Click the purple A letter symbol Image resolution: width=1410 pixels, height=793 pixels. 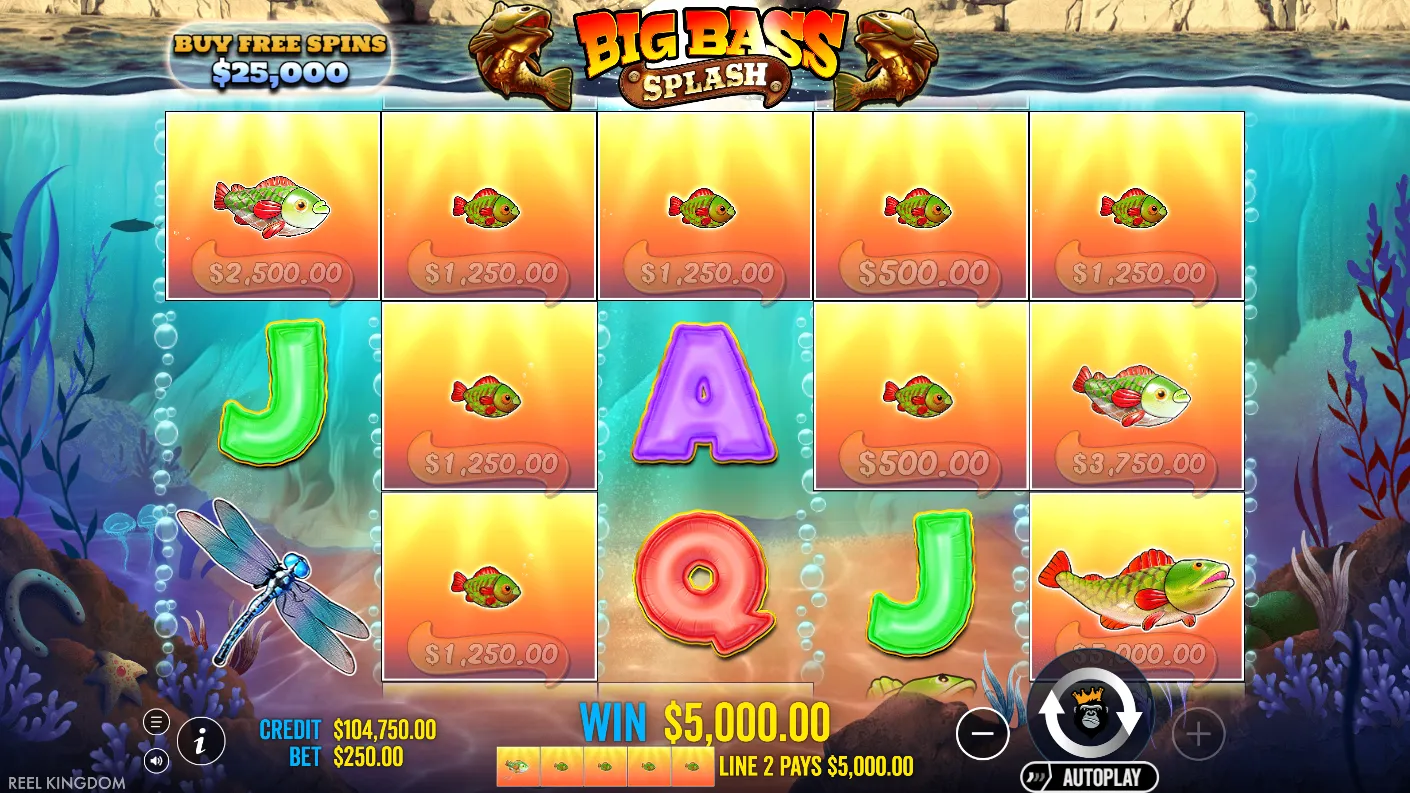click(x=703, y=396)
